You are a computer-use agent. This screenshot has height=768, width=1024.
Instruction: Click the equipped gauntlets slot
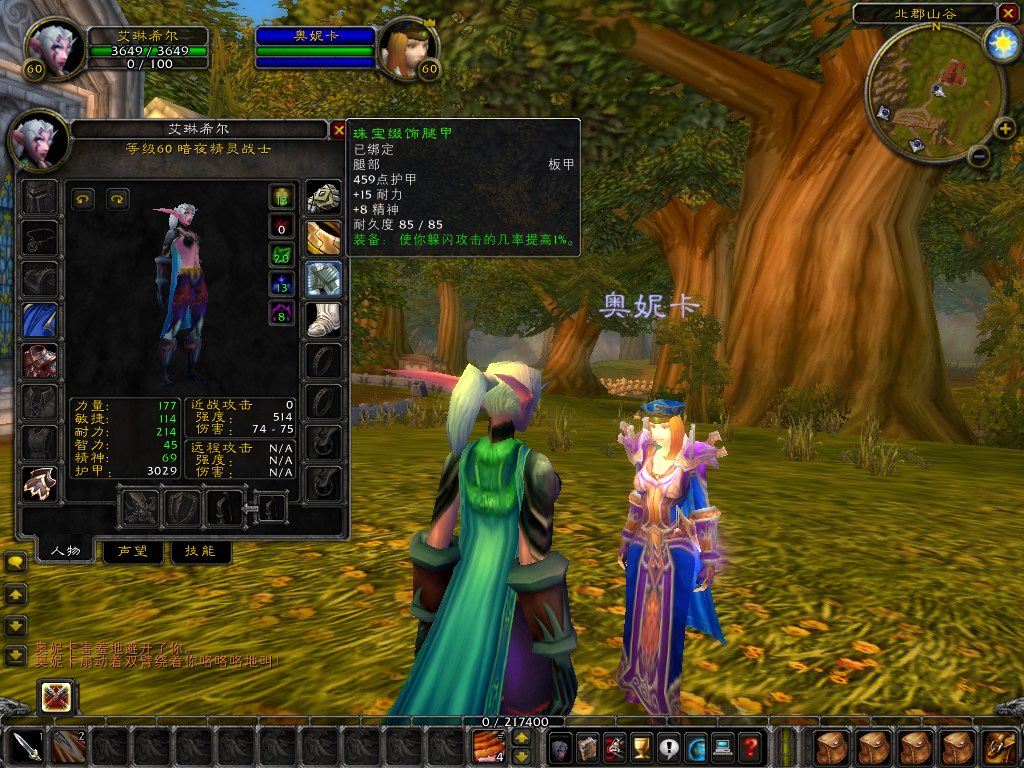click(x=323, y=198)
